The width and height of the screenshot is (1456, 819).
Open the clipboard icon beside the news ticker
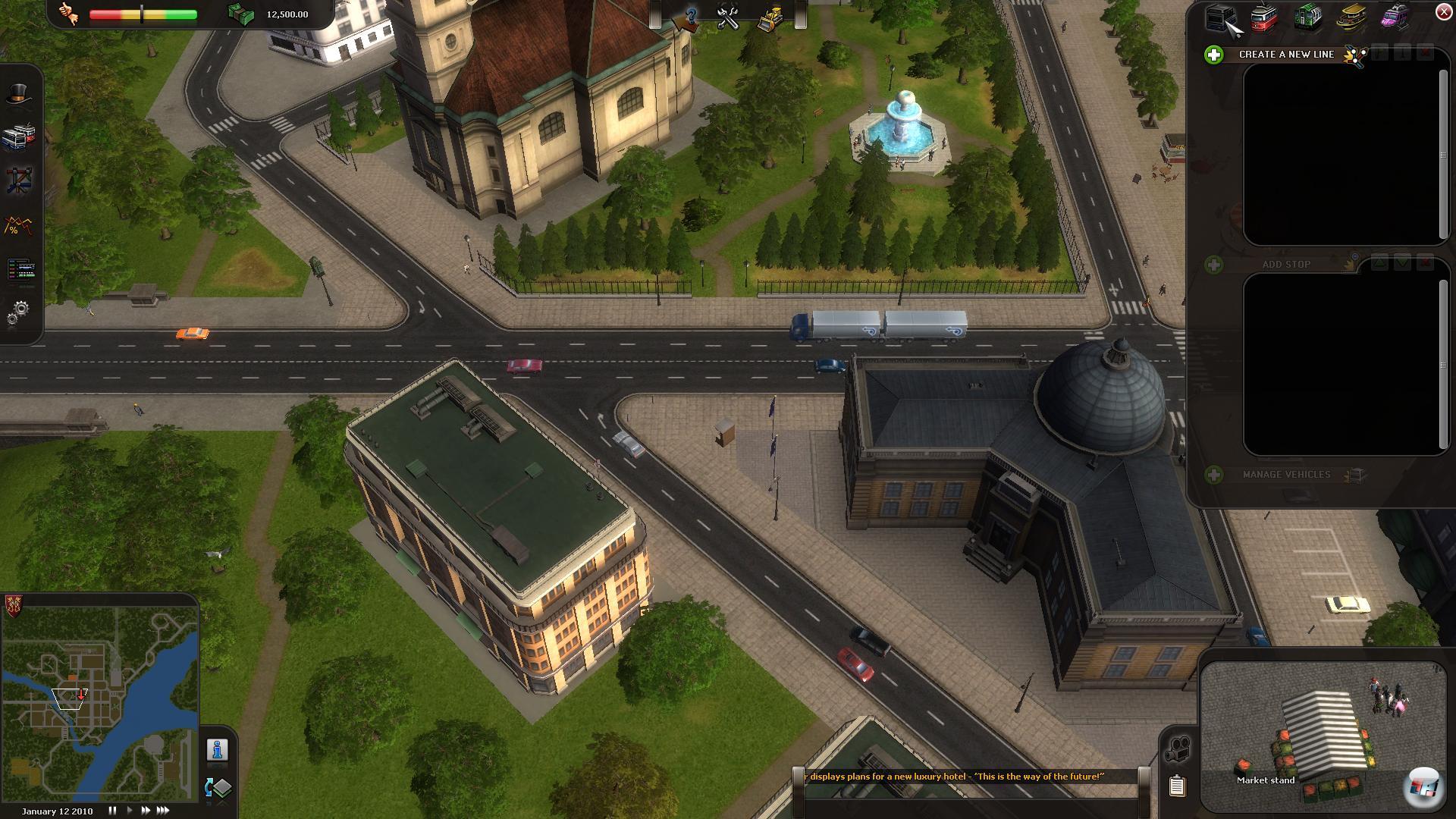(x=1176, y=786)
